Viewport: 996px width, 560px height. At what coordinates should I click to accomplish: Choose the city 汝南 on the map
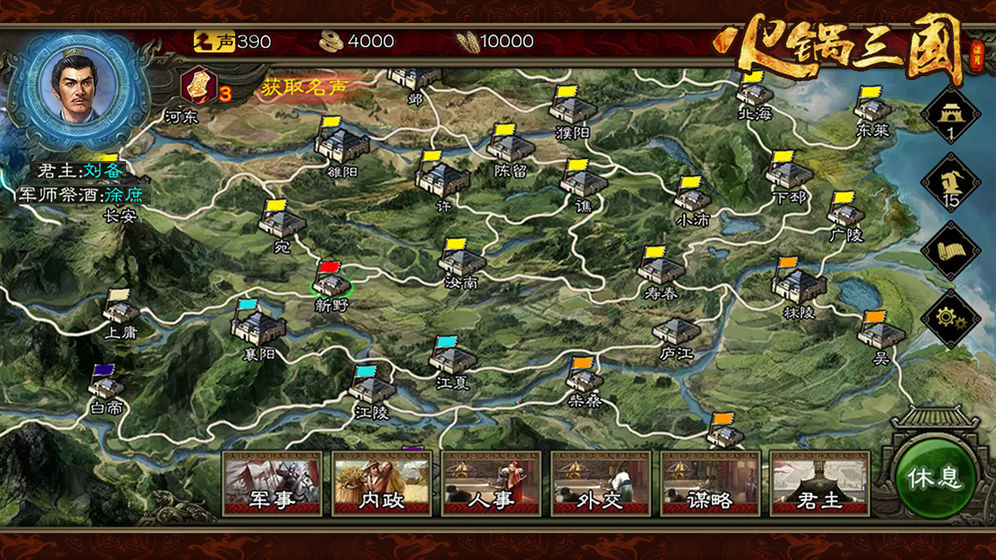tap(461, 263)
